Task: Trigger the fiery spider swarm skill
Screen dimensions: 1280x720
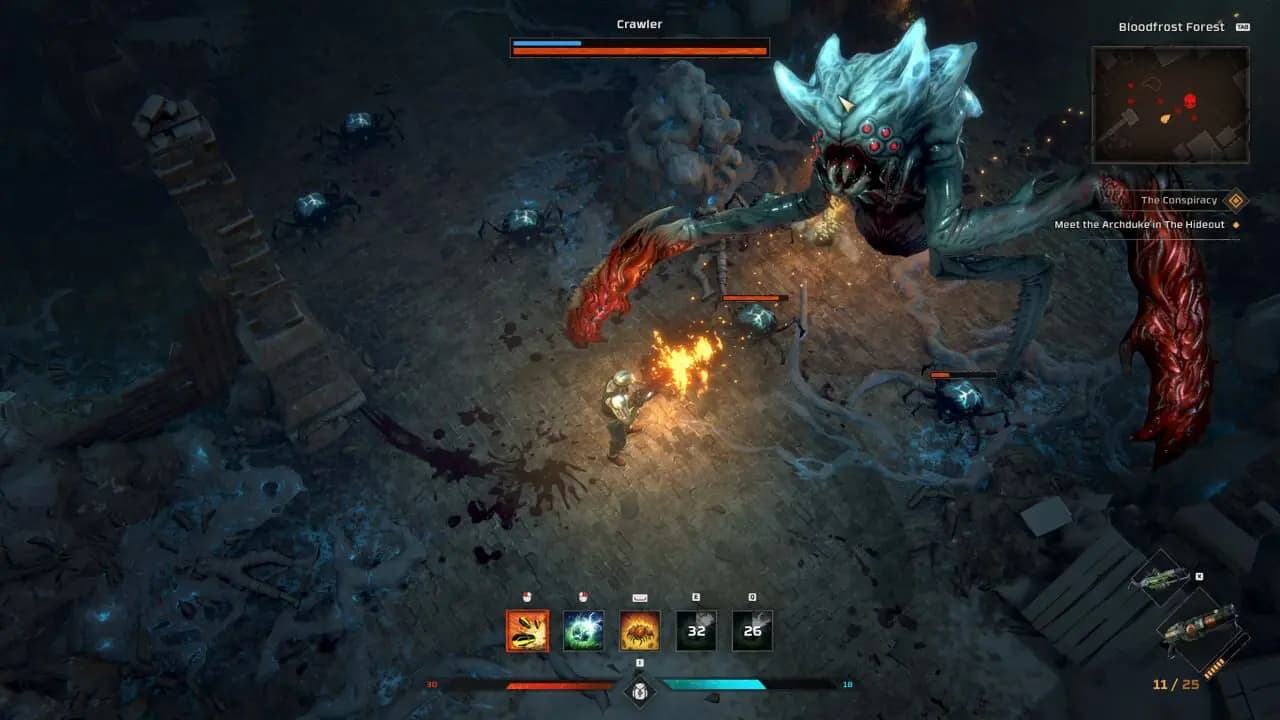Action: click(639, 629)
